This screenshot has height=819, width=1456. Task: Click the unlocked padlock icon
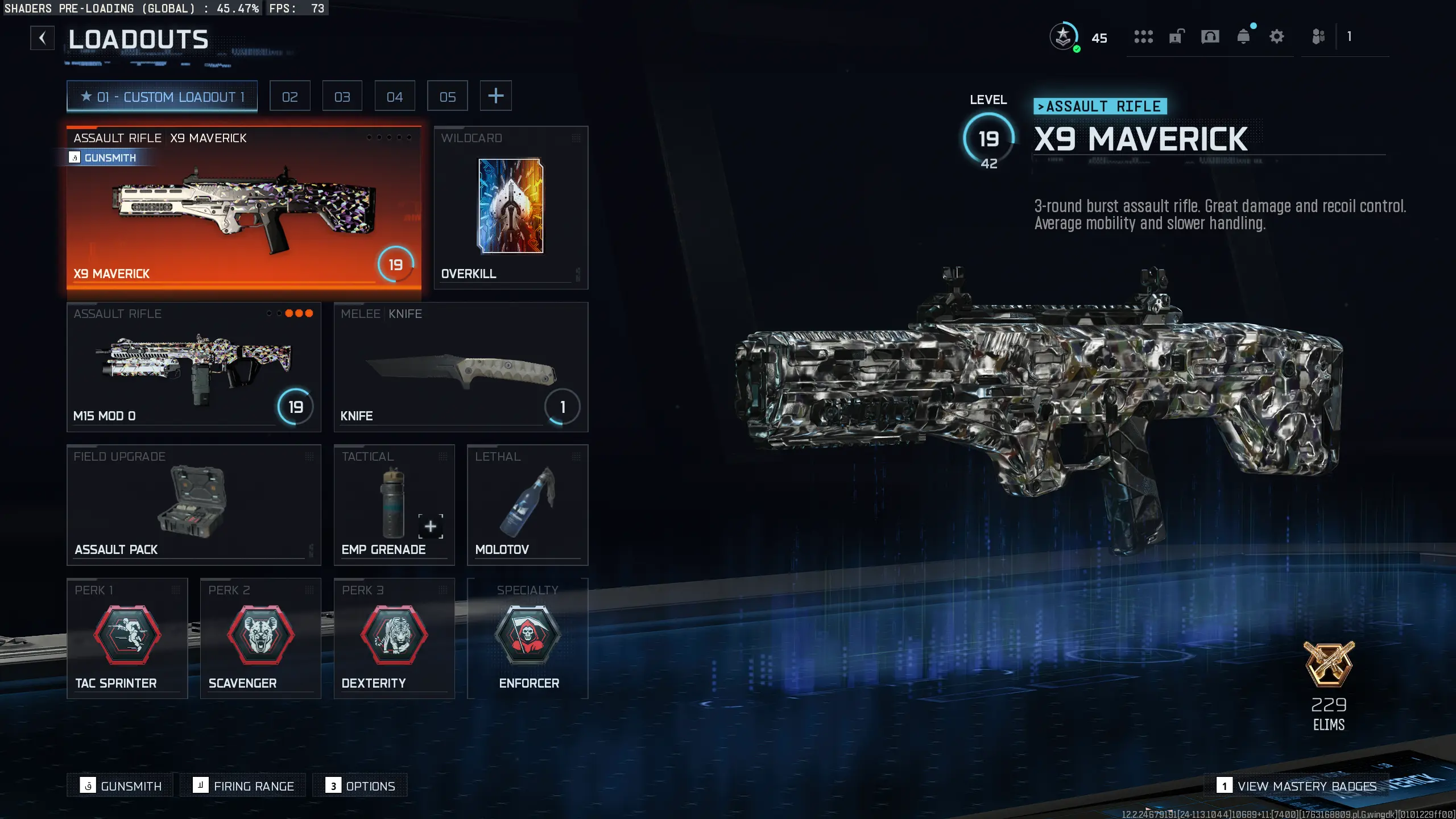point(1176,38)
